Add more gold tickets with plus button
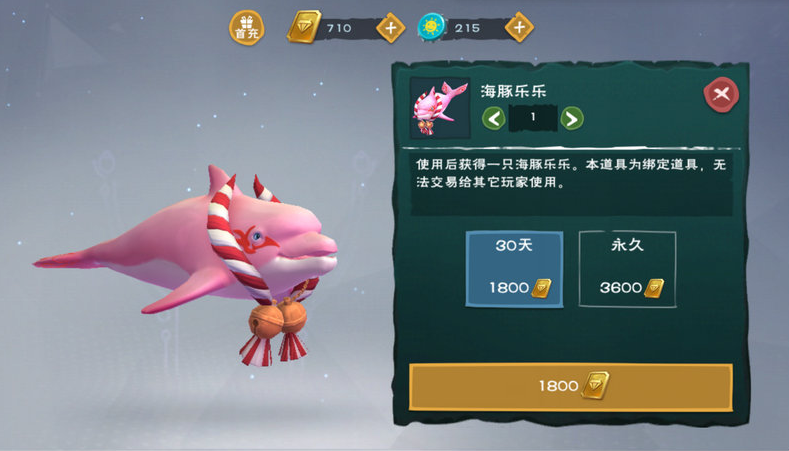Viewport: 789px width, 451px height. tap(391, 28)
